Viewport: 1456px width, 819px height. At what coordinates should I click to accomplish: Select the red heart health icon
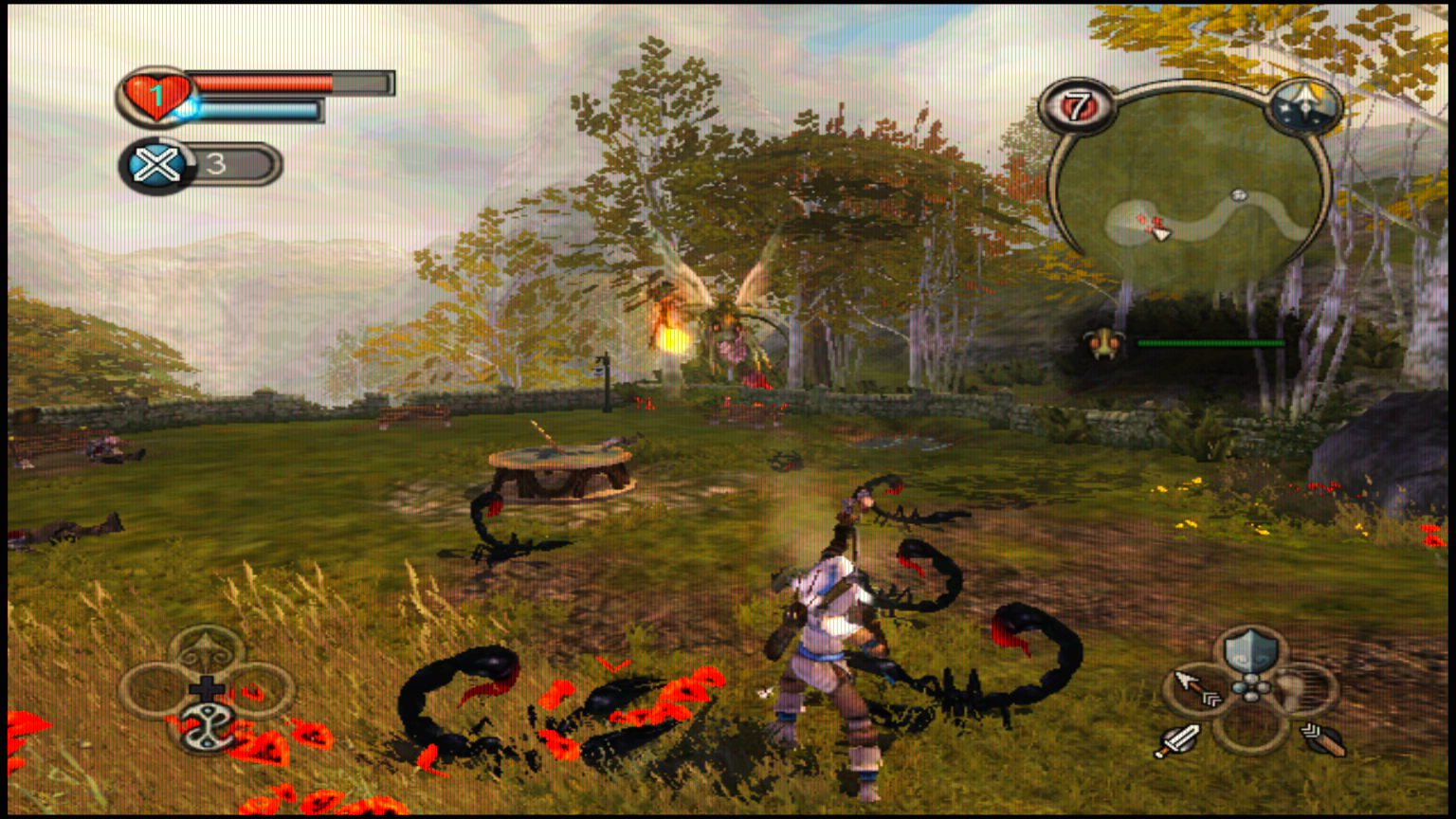click(156, 96)
